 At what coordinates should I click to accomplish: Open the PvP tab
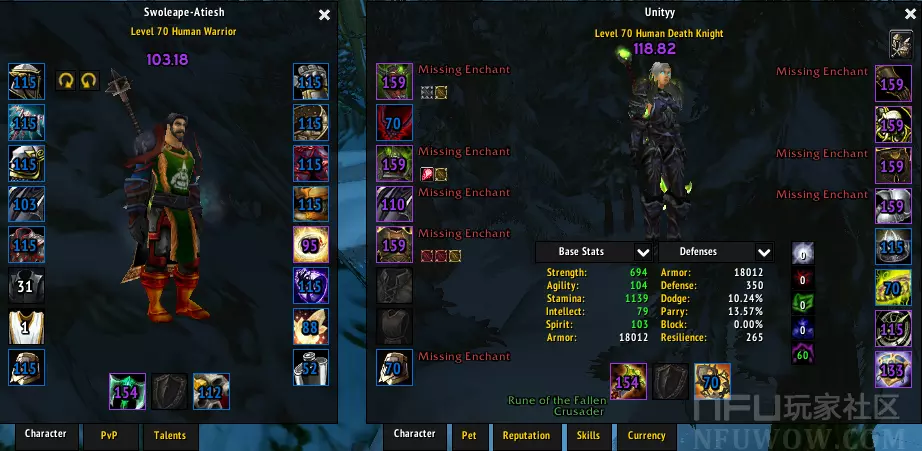(108, 435)
